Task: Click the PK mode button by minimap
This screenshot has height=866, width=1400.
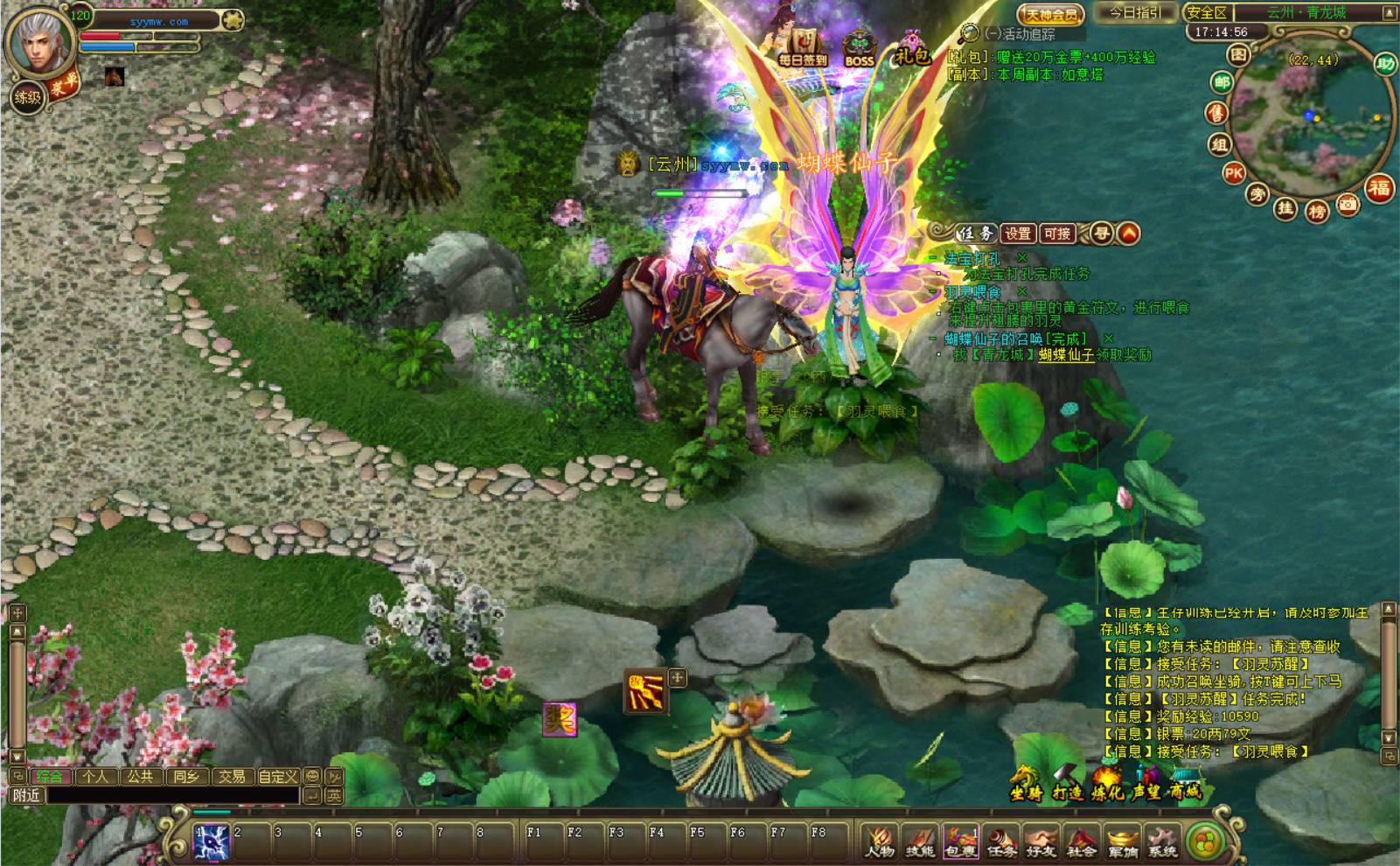Action: pos(1234,173)
